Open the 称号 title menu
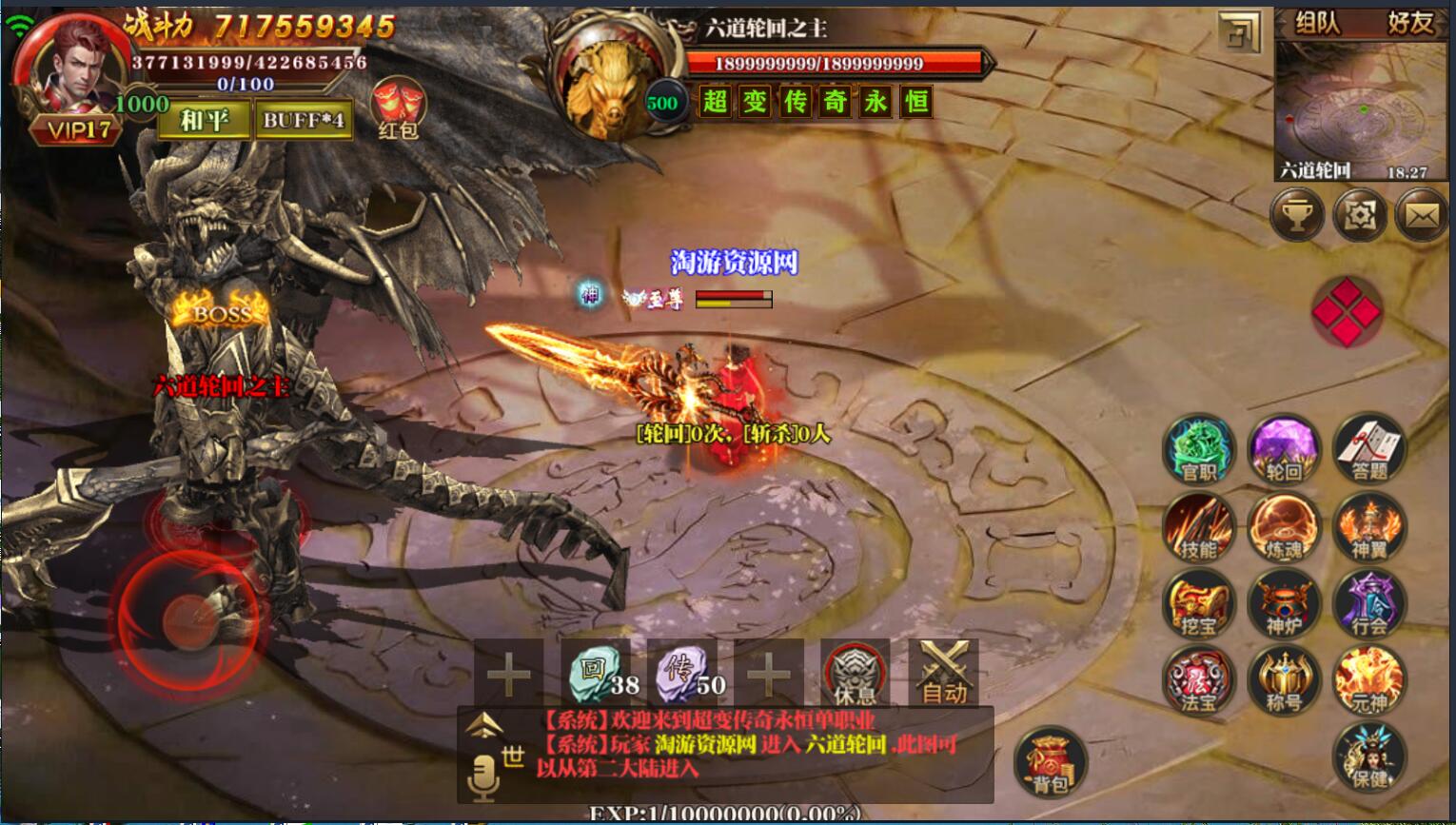The image size is (1456, 825). coord(1284,681)
